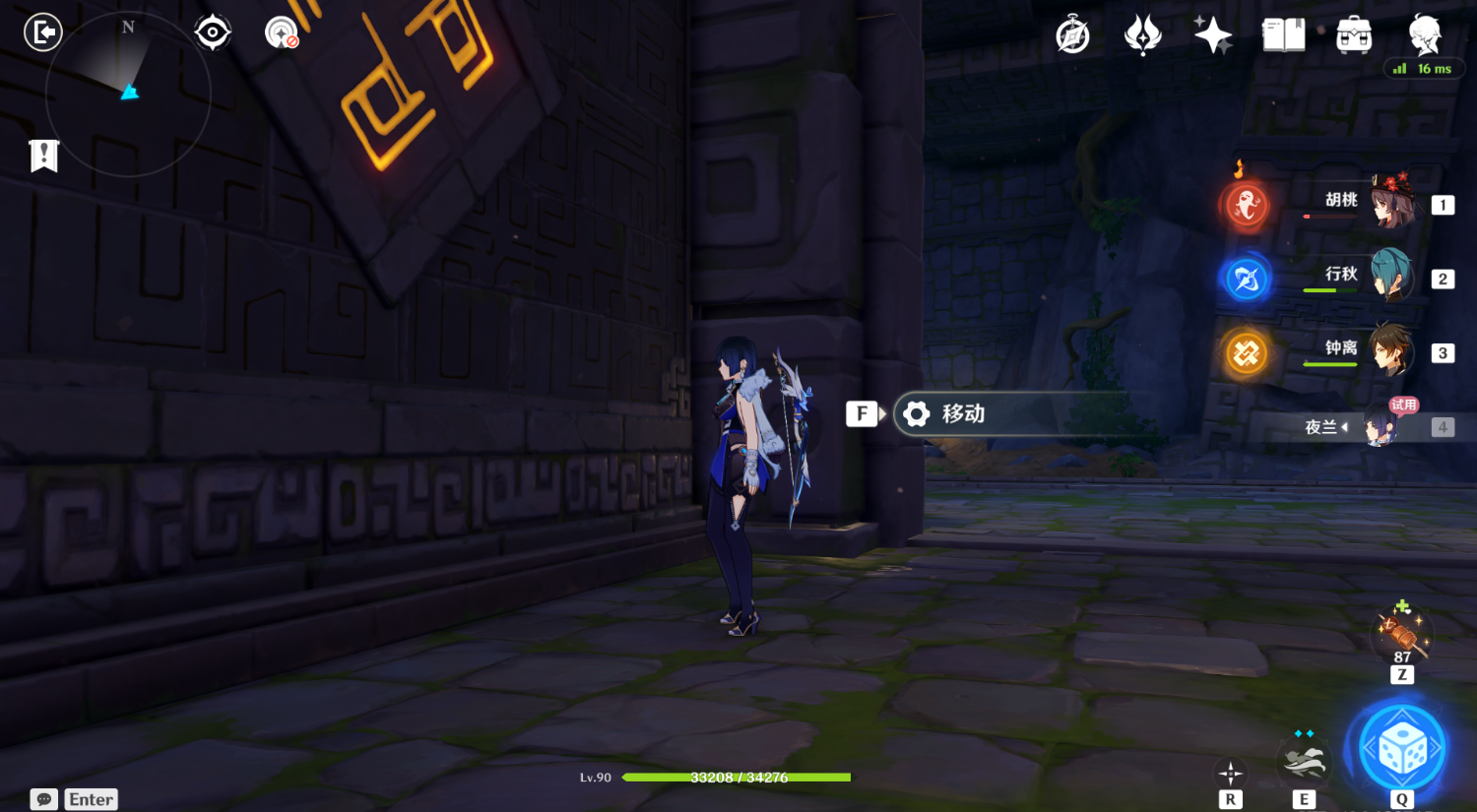The image size is (1477, 812).
Task: Open the backpack inventory
Action: [1354, 36]
